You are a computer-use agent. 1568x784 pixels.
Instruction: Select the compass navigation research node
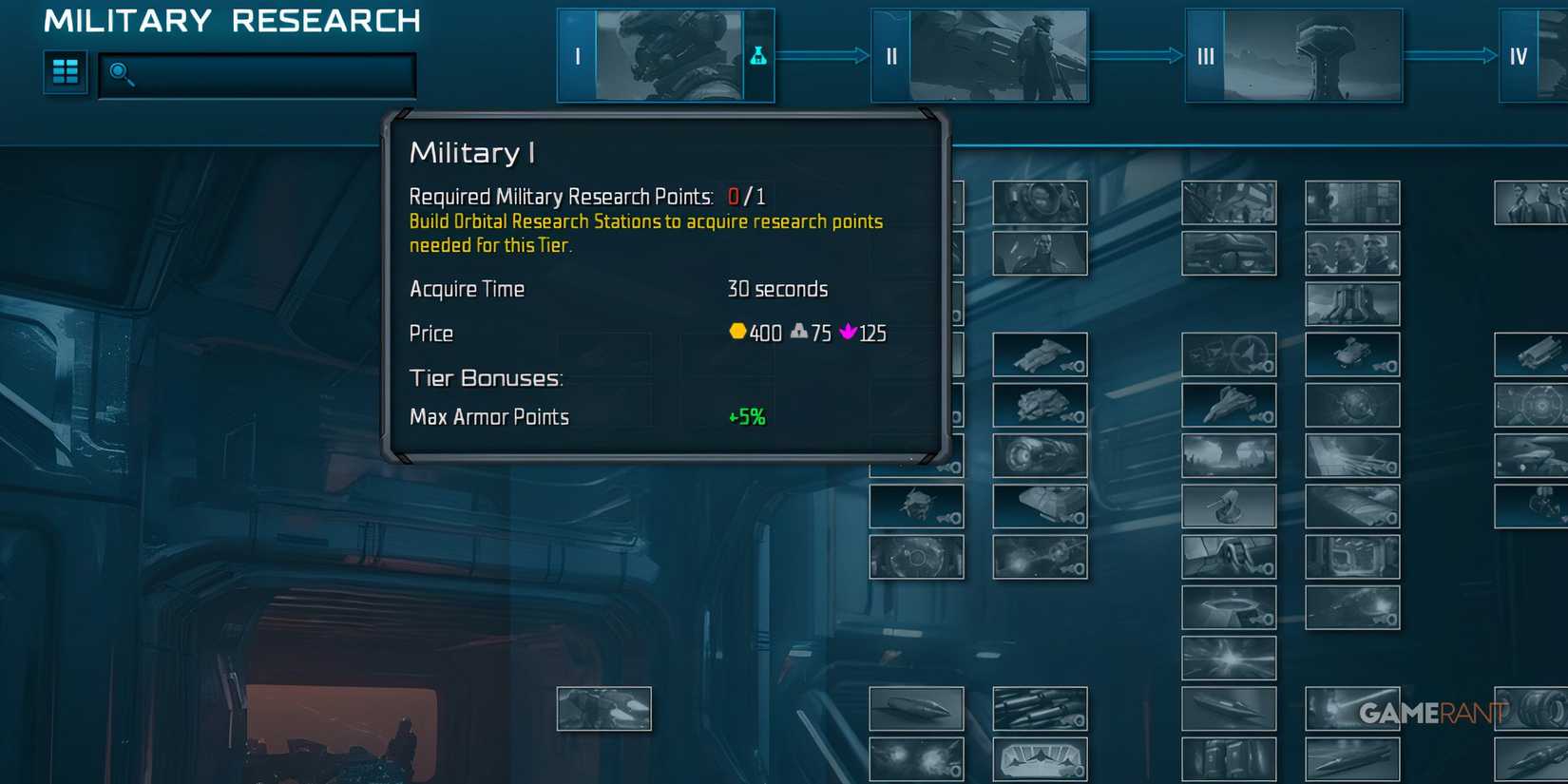tap(1230, 355)
